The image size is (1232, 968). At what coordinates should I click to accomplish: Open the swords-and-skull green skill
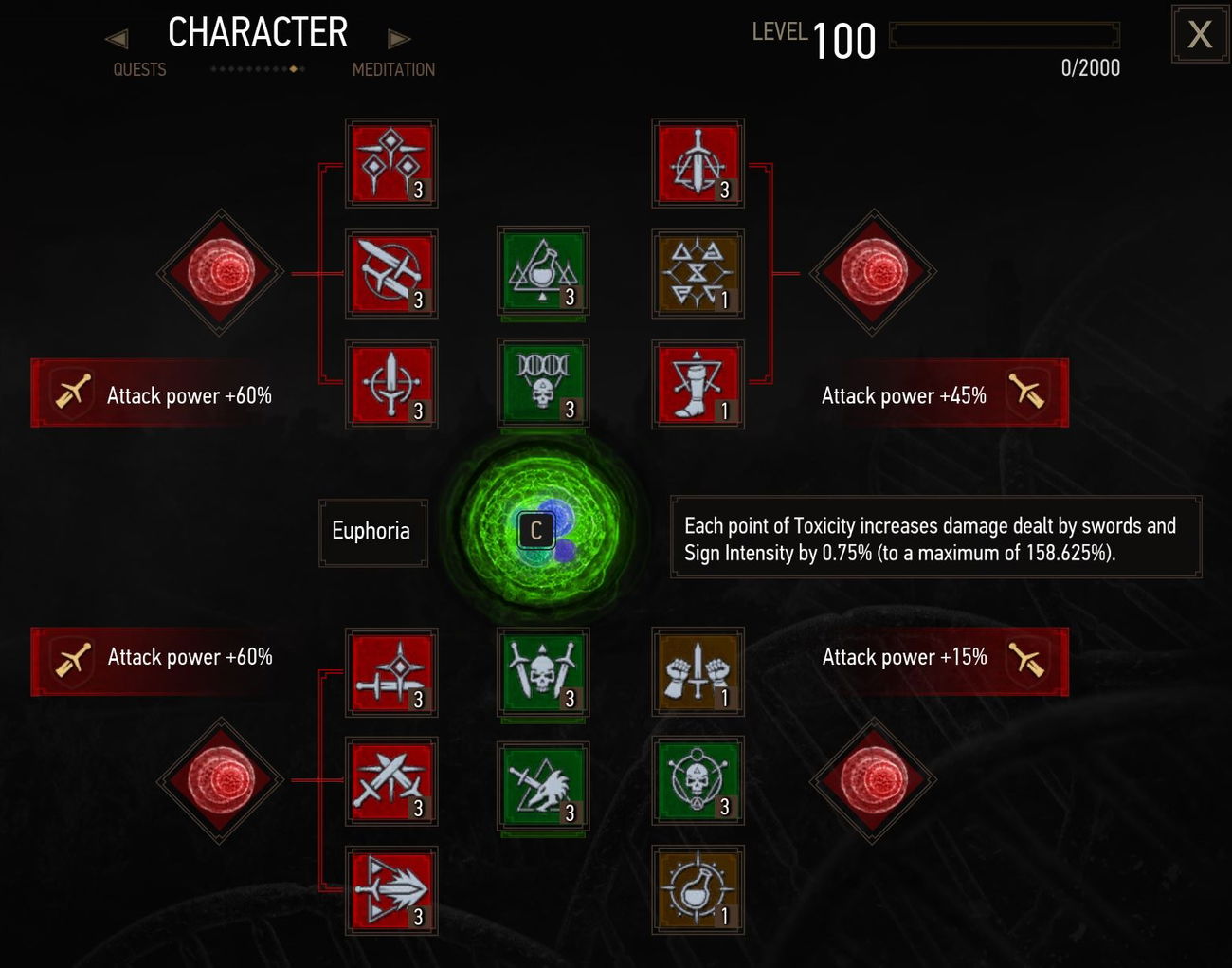click(543, 674)
